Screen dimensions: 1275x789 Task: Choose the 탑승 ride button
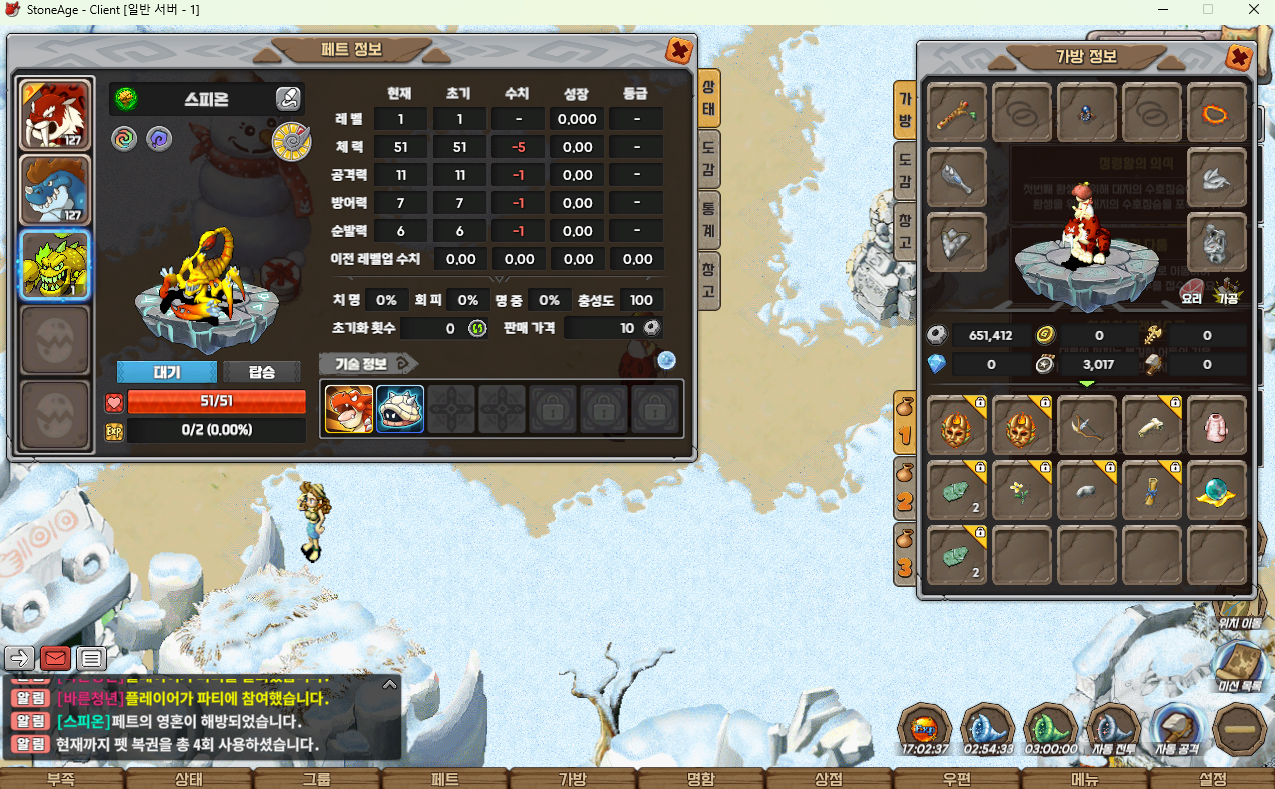(261, 372)
